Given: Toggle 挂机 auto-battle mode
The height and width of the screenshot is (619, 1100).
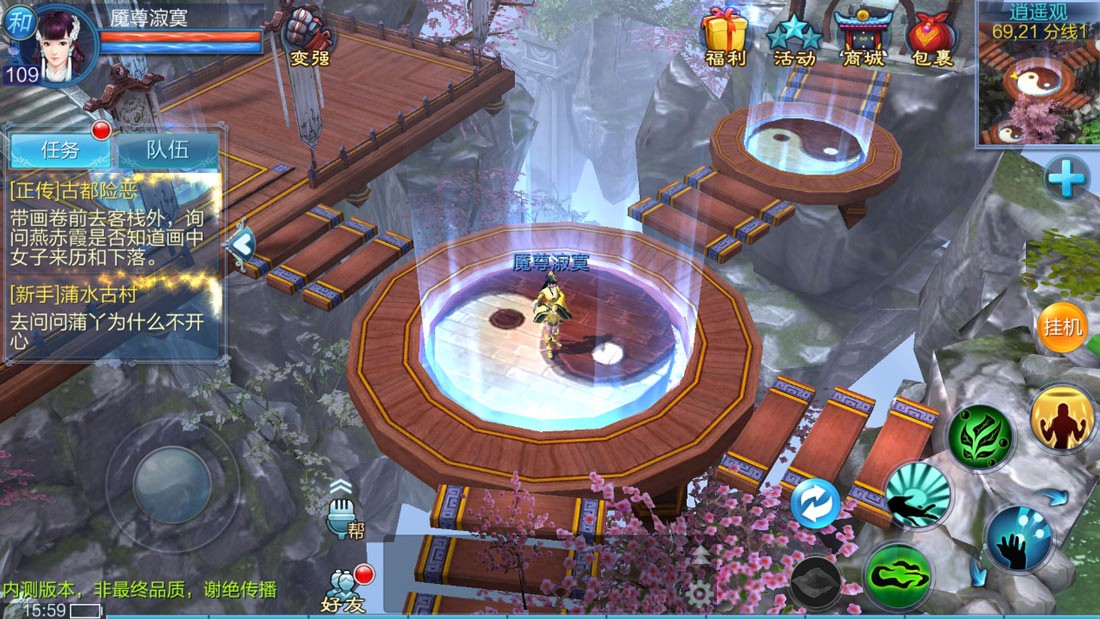Looking at the screenshot, I should [1062, 328].
